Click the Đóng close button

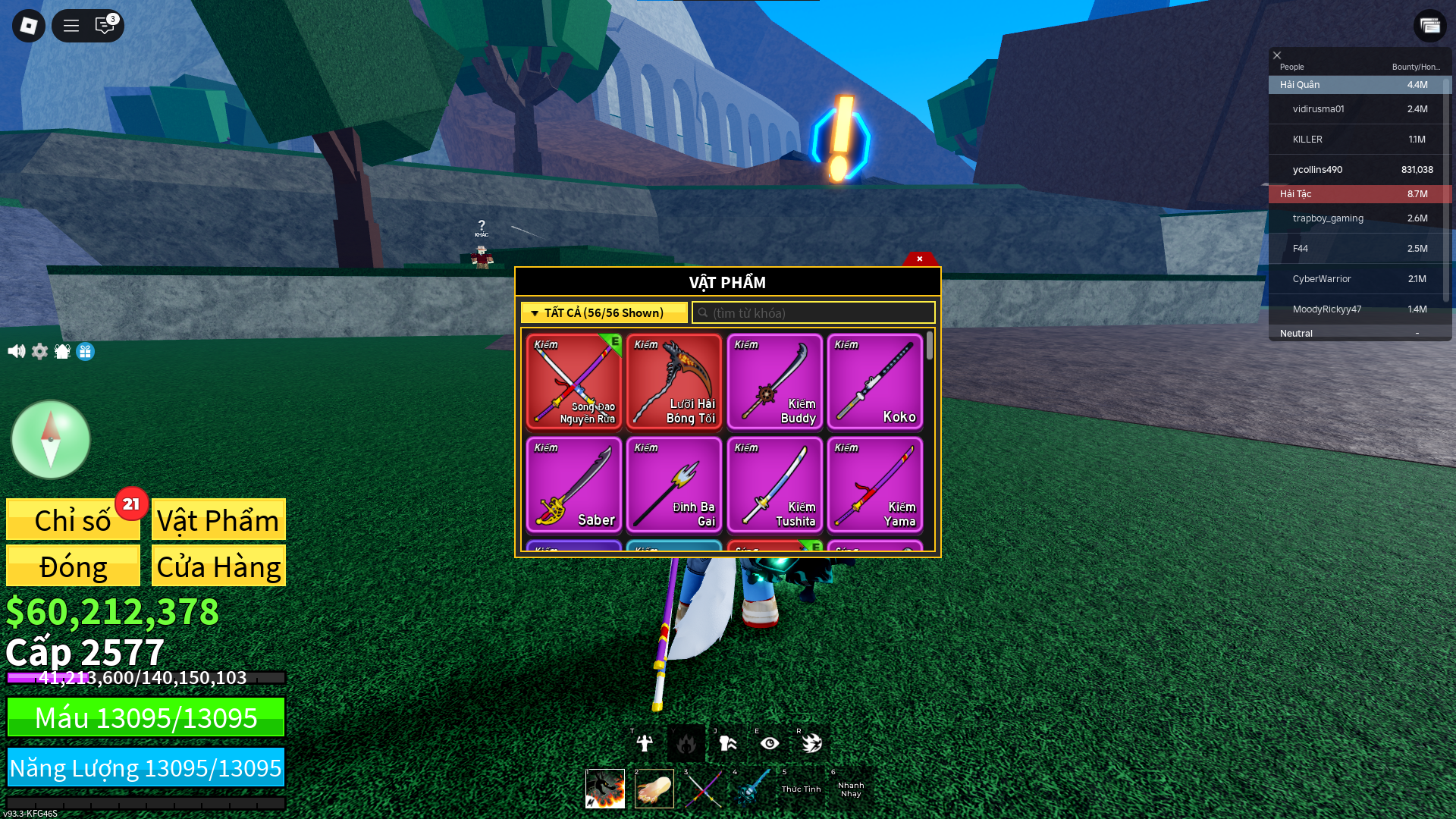(73, 566)
